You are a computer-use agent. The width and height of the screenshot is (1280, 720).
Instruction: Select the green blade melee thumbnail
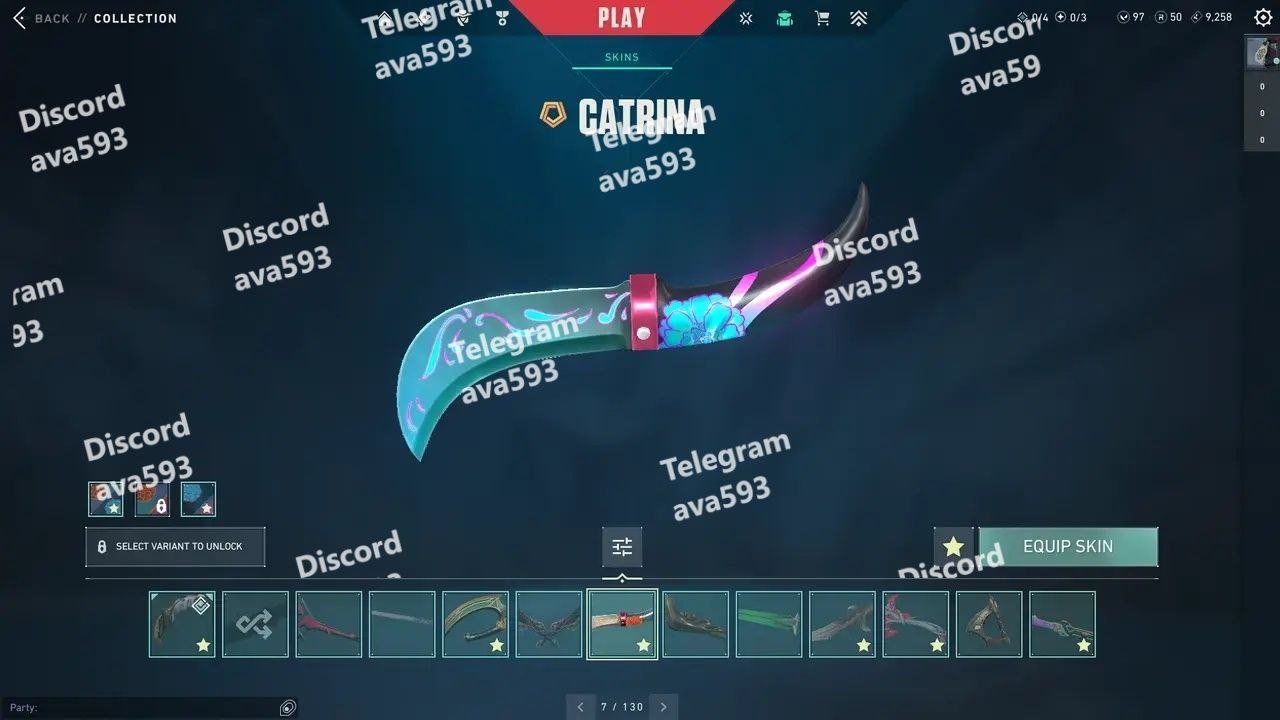click(x=769, y=624)
